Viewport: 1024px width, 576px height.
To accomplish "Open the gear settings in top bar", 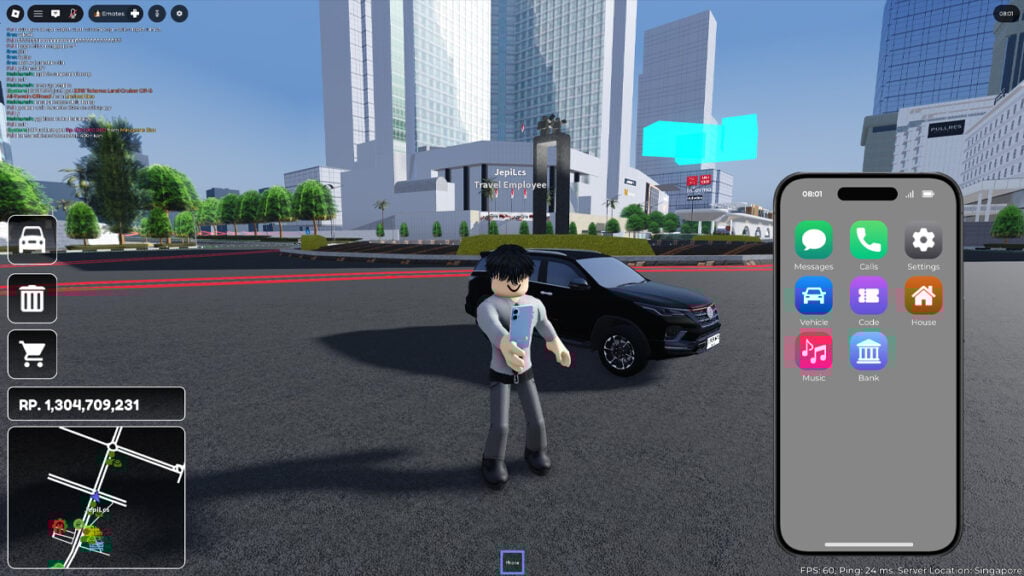I will click(179, 13).
